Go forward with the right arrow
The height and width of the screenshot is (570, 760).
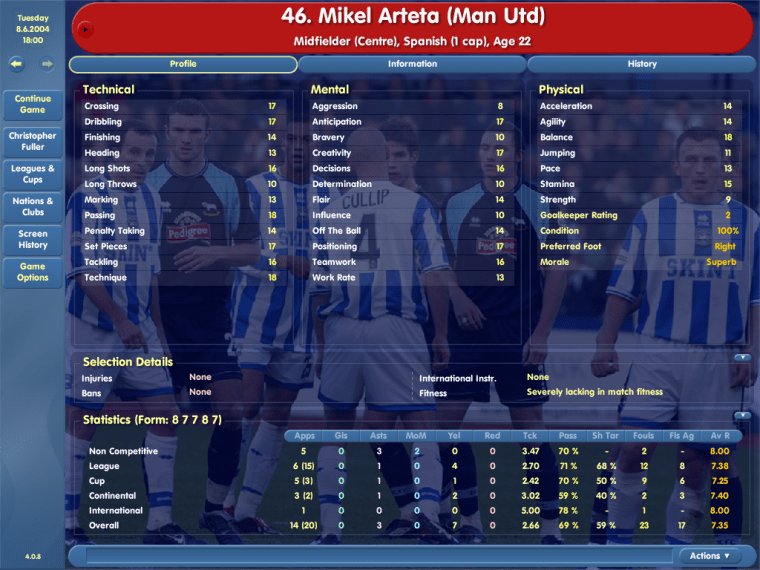(47, 64)
